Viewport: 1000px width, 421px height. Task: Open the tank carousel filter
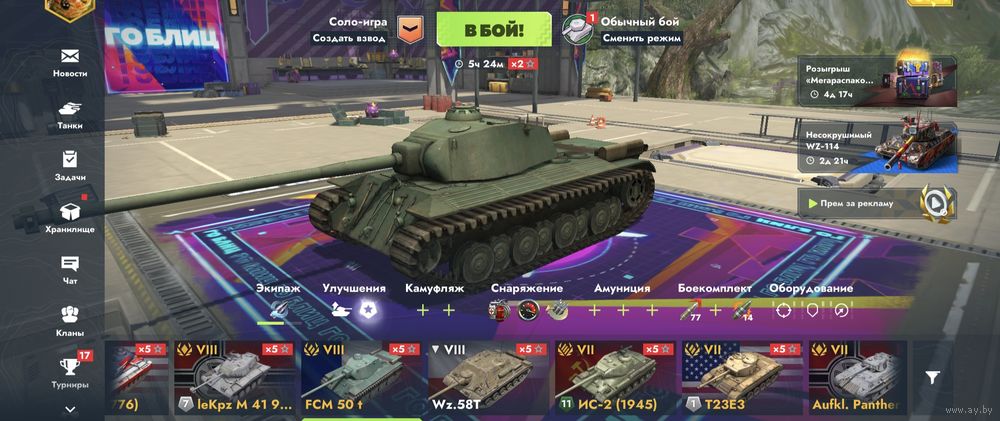(932, 377)
